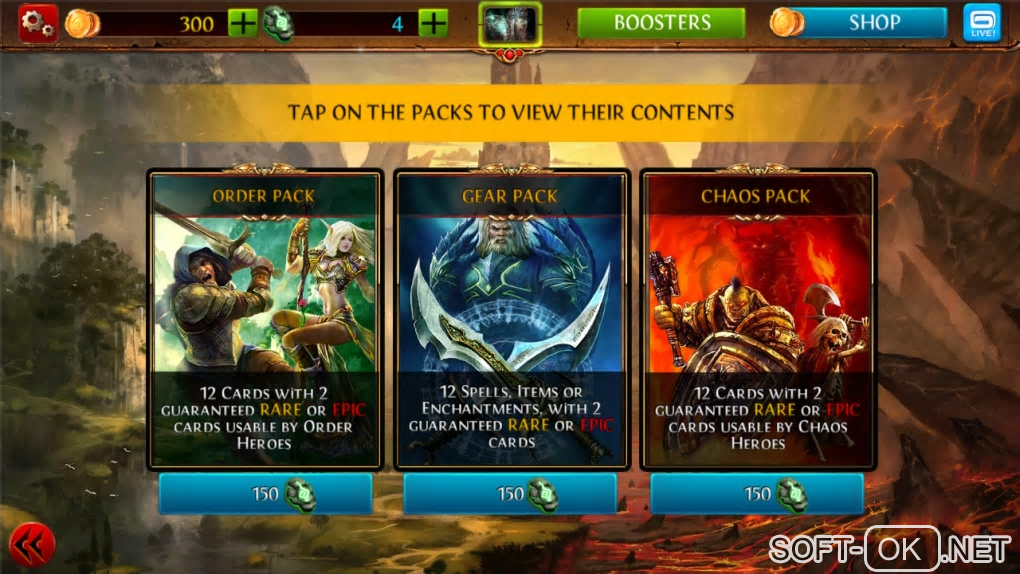Buy the Chaos Pack for 150 runes
Screen dimensions: 1020x574
point(757,494)
